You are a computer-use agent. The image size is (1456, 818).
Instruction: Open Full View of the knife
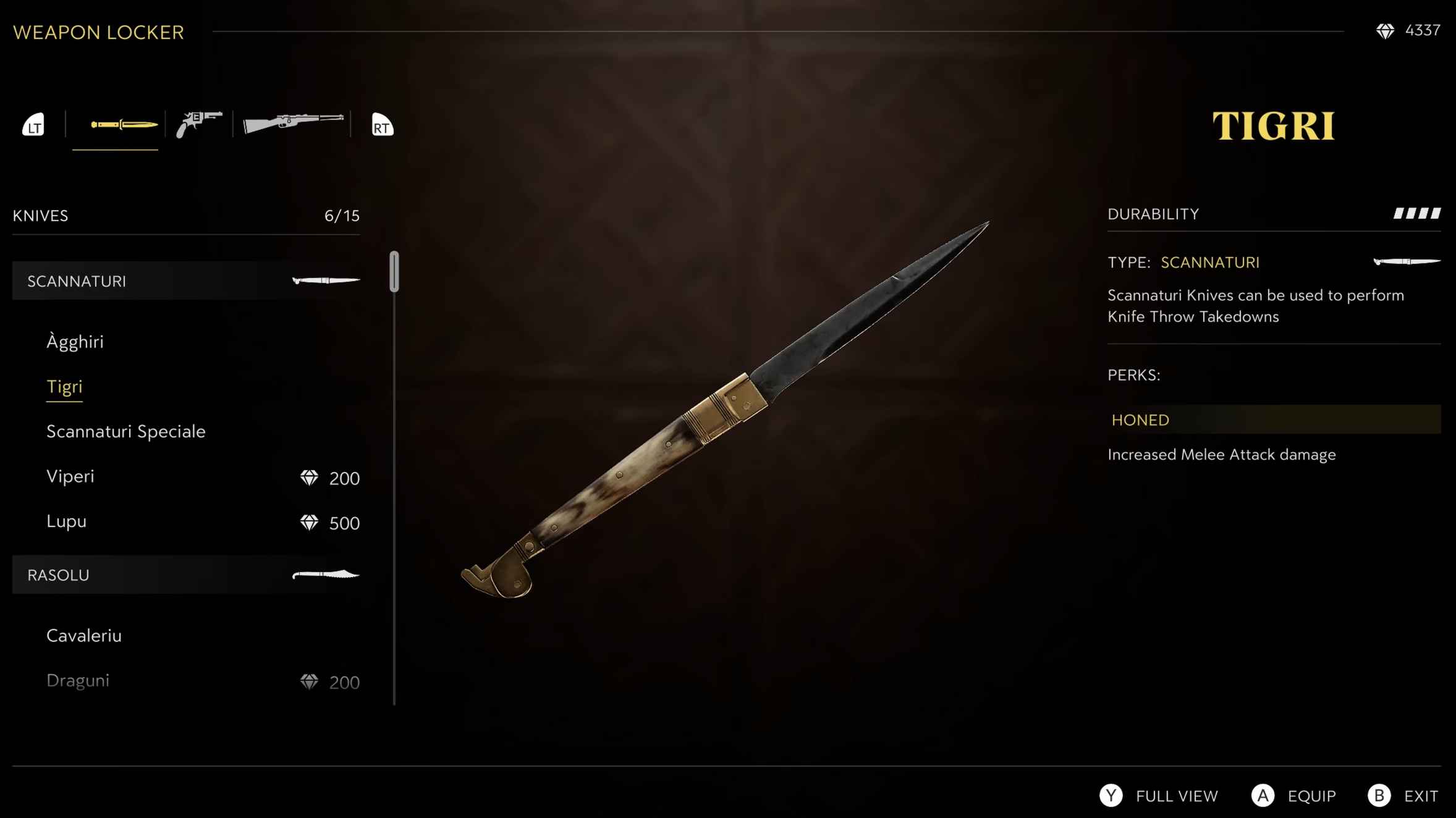[1159, 796]
